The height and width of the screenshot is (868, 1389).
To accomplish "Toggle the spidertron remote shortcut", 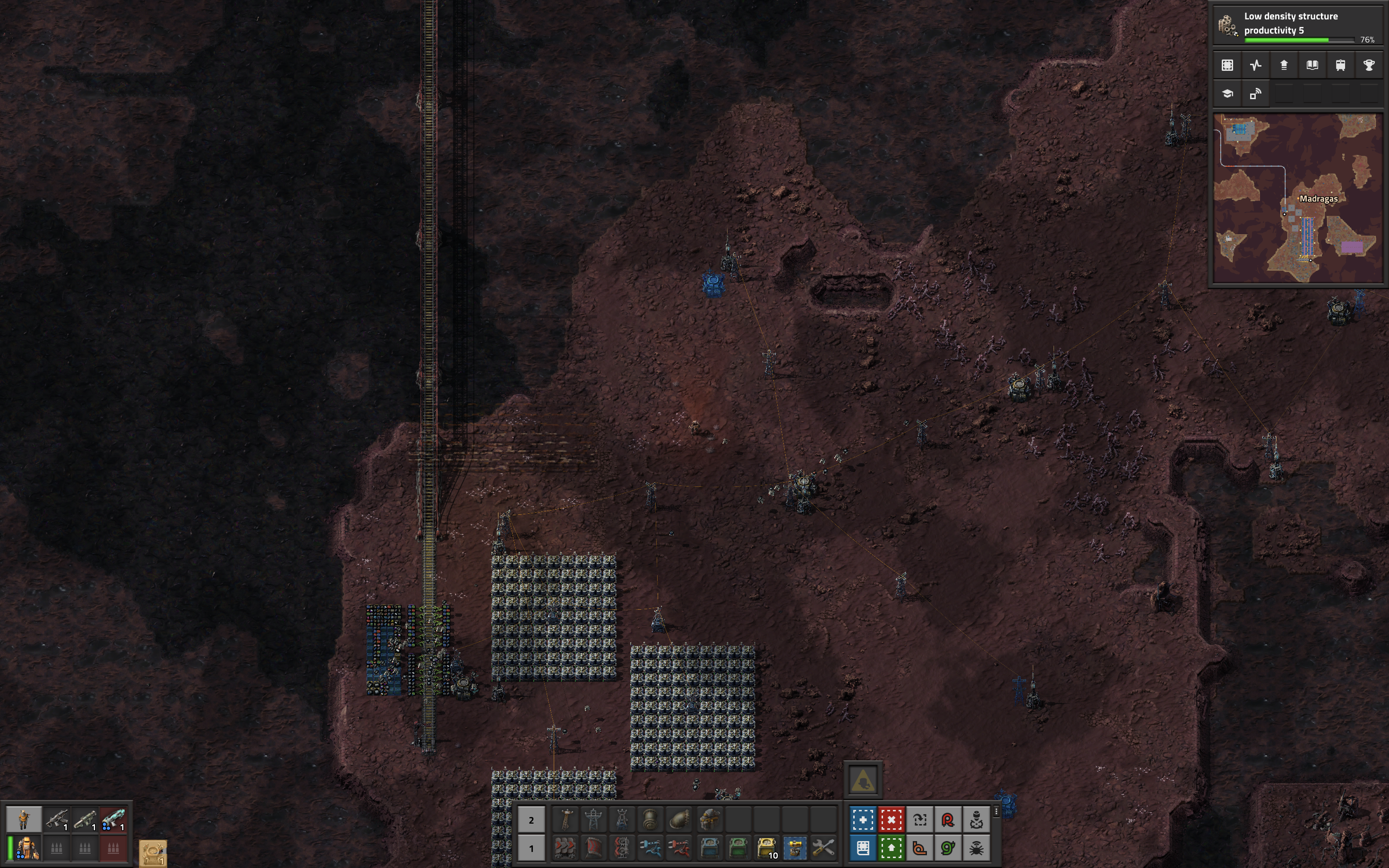I will pyautogui.click(x=976, y=848).
